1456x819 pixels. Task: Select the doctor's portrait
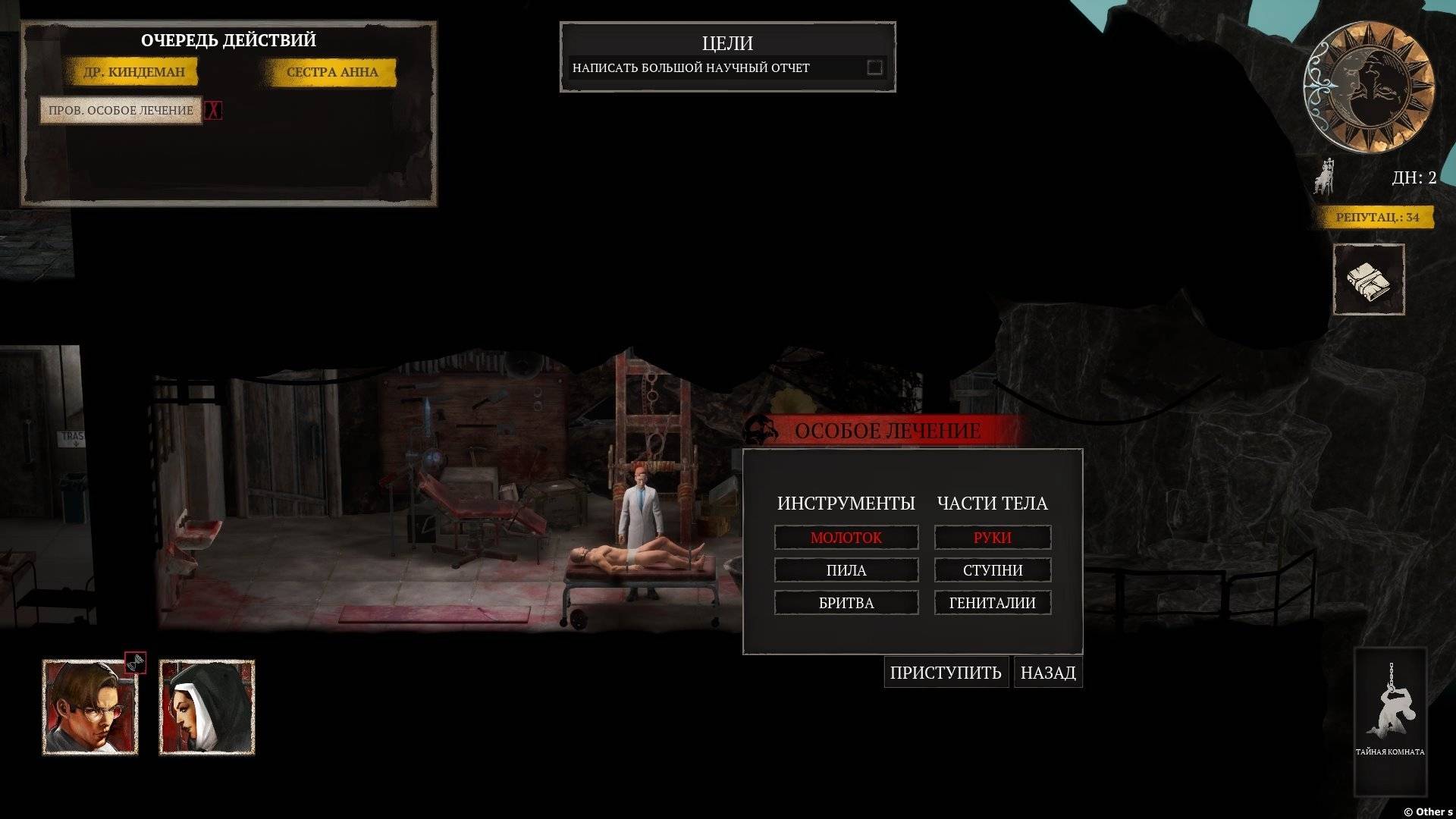(x=90, y=708)
